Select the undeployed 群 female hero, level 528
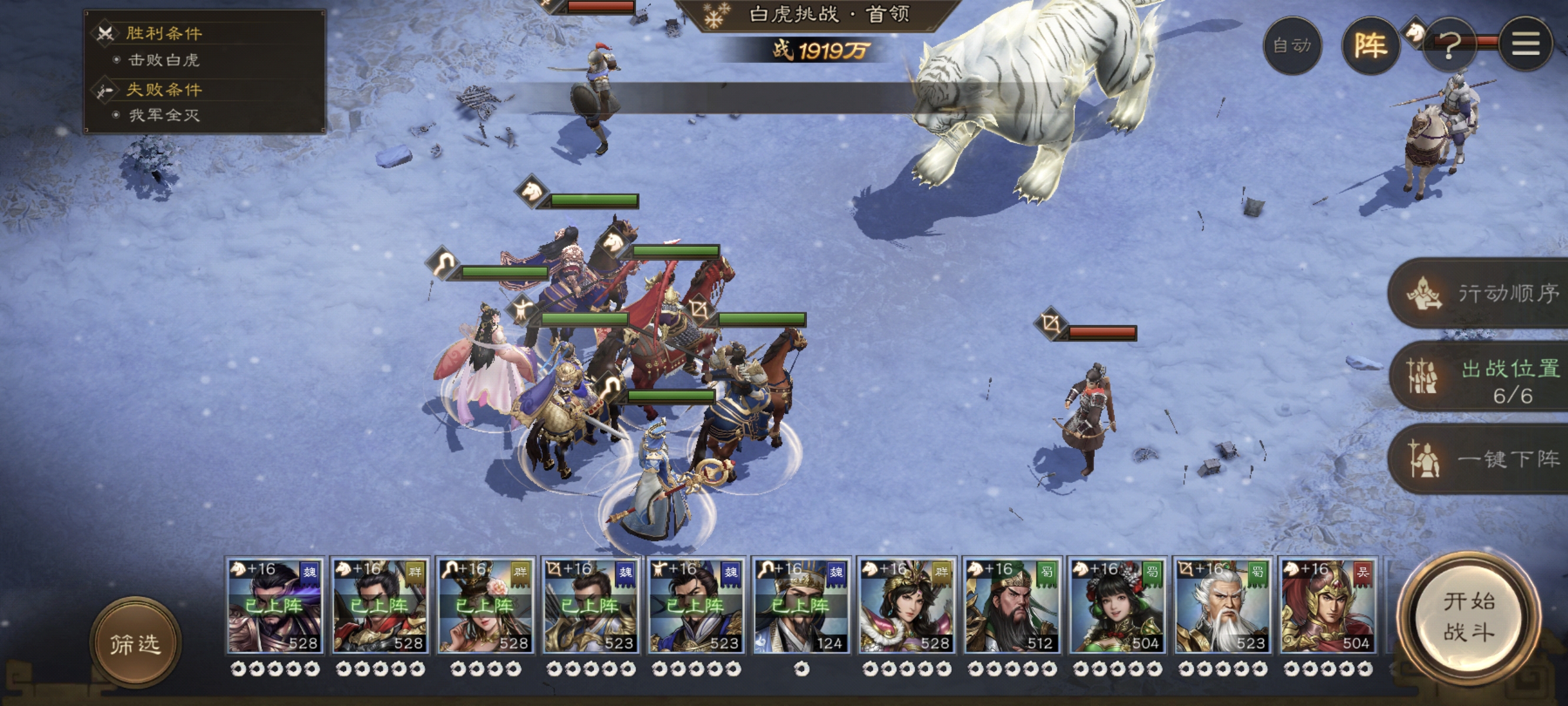The width and height of the screenshot is (1568, 706). click(906, 606)
